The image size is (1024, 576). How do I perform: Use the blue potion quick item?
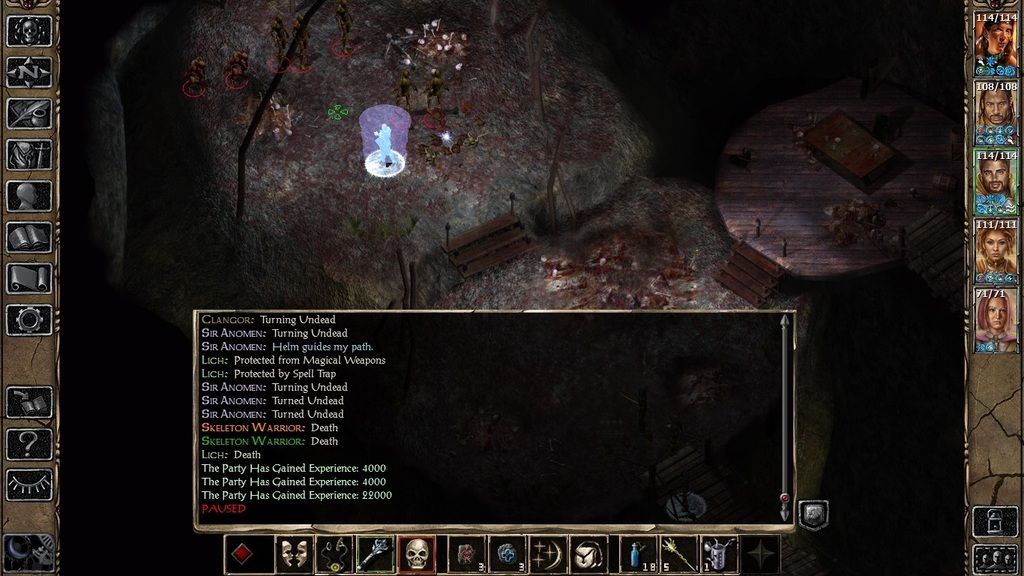point(638,554)
